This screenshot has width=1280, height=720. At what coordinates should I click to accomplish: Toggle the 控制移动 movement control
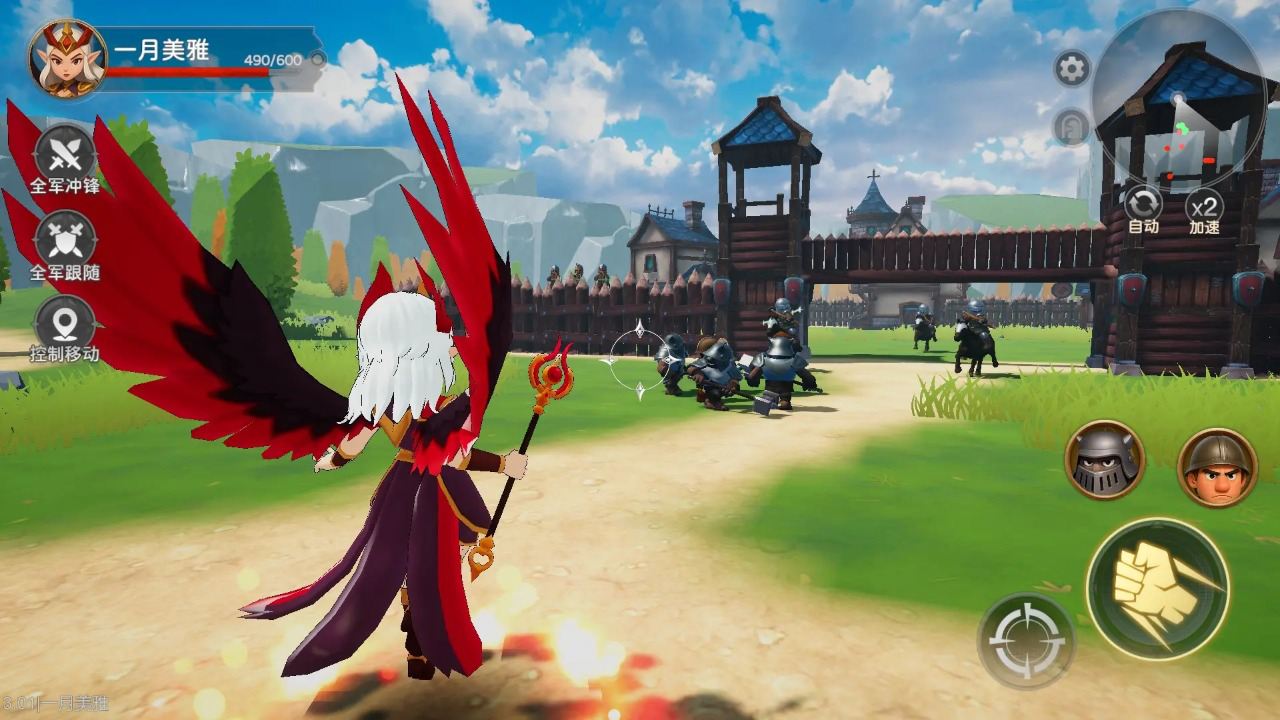[65, 325]
